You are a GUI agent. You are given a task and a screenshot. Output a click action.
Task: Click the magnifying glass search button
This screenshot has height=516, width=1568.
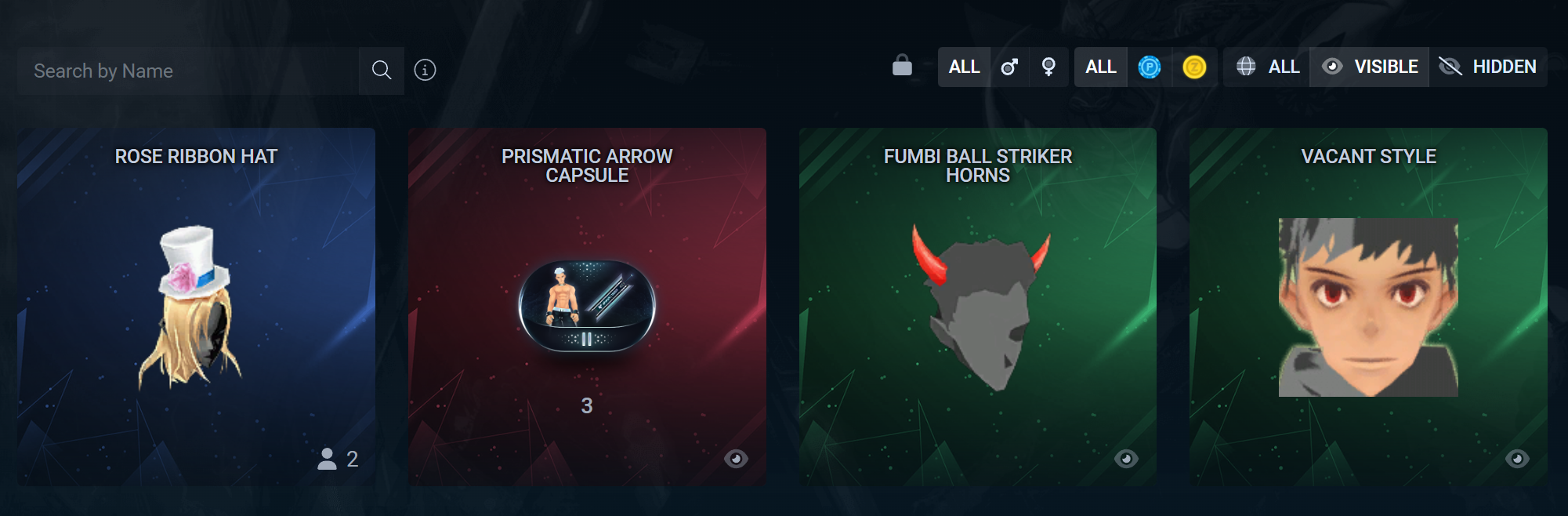click(x=382, y=71)
